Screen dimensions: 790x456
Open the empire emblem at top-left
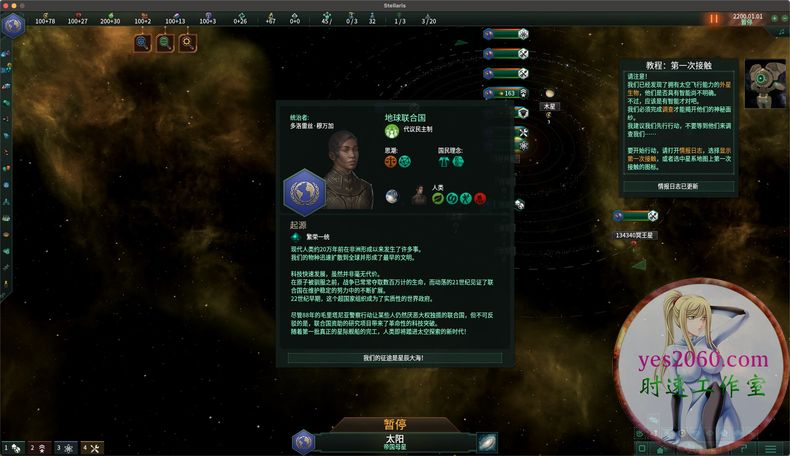pyautogui.click(x=14, y=25)
